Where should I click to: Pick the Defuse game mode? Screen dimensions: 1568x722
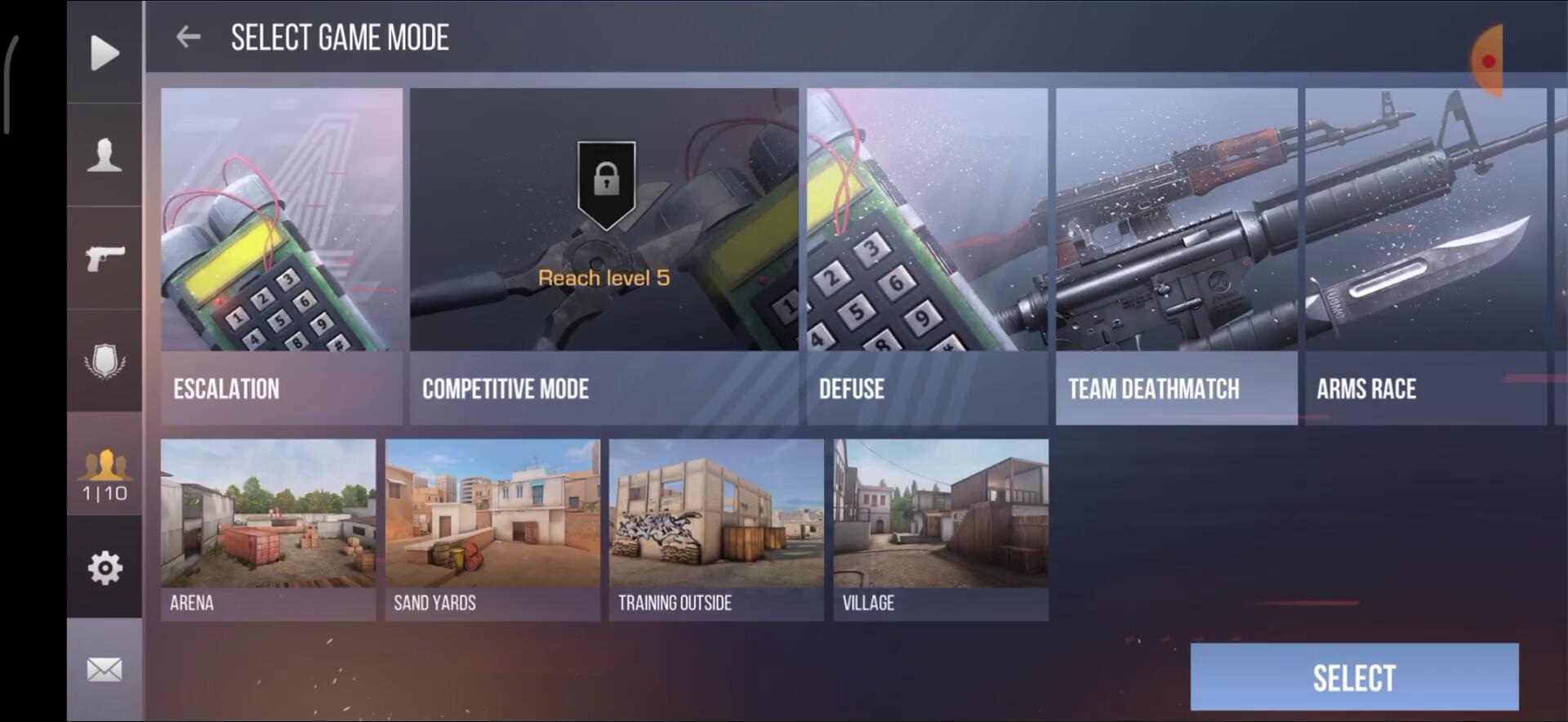pos(927,256)
